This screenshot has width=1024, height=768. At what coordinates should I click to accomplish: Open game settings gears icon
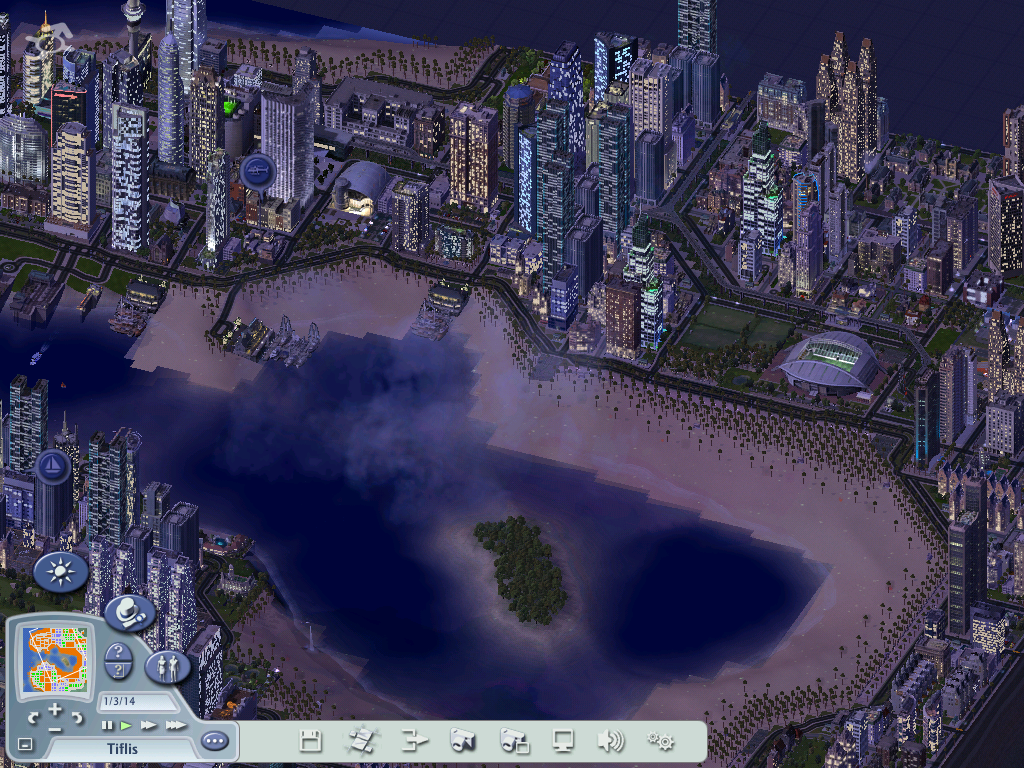coord(660,741)
